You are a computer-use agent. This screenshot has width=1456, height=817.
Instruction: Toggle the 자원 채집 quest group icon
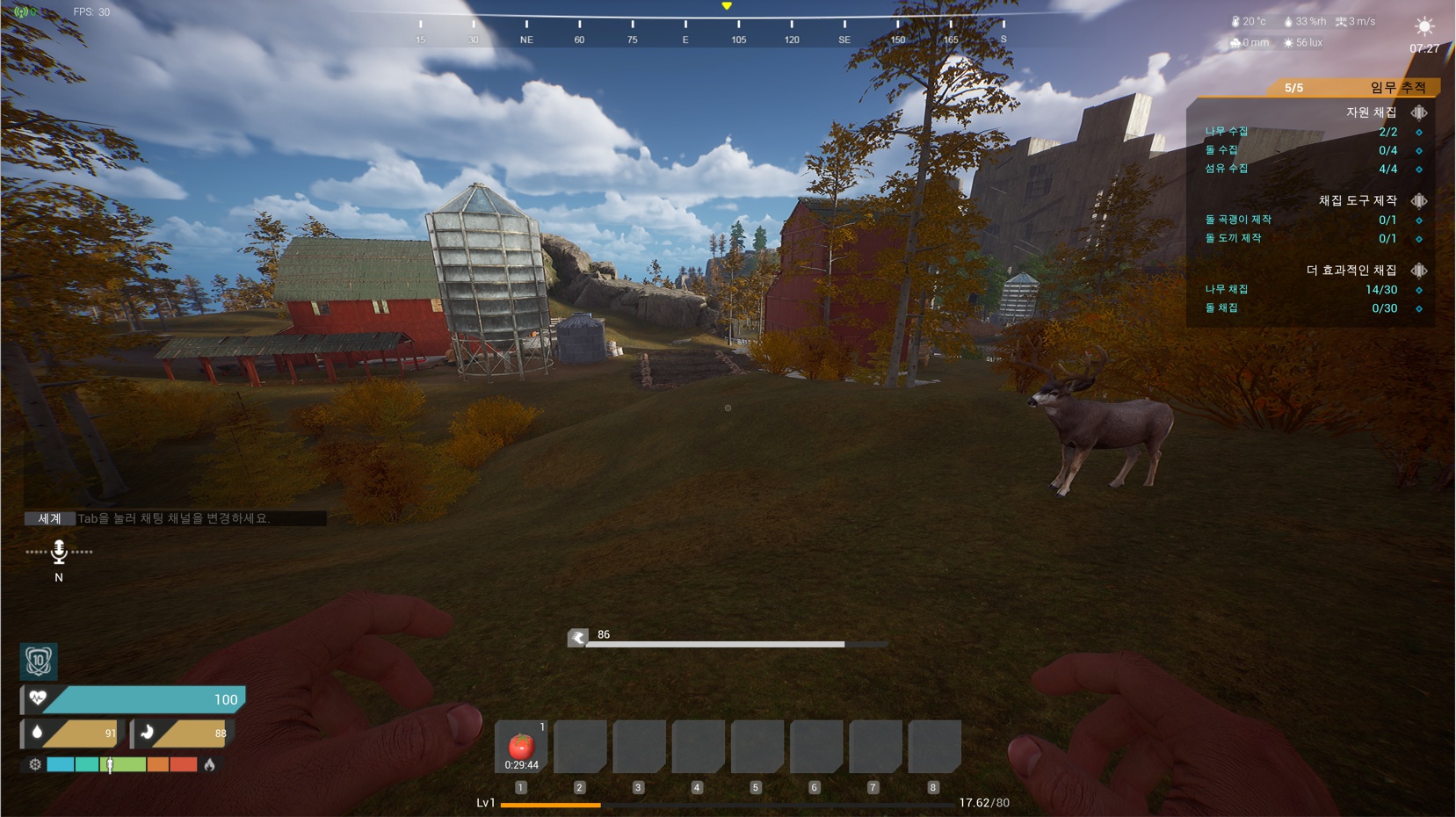1418,112
